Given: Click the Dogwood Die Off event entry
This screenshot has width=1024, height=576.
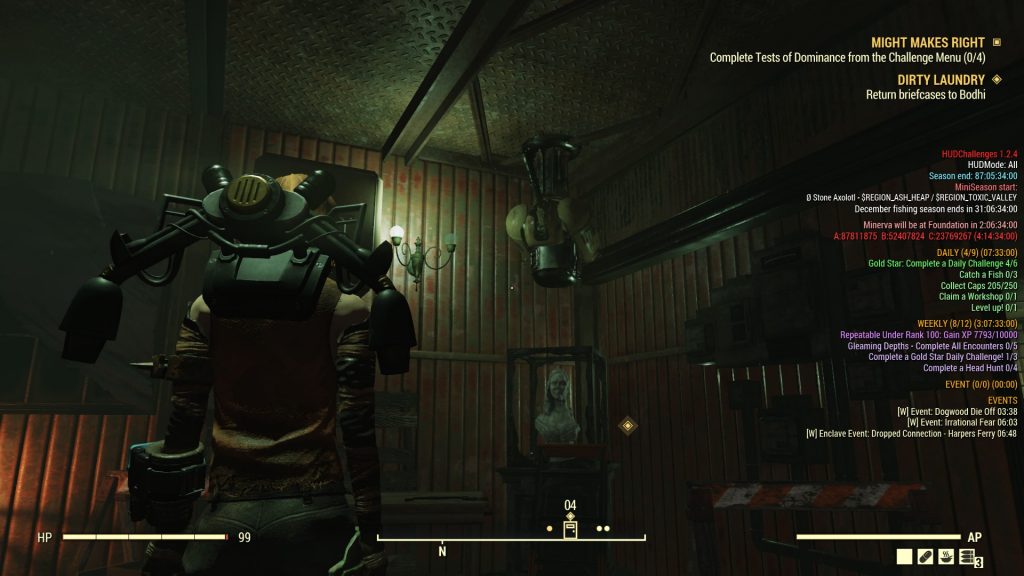Looking at the screenshot, I should click(x=957, y=411).
